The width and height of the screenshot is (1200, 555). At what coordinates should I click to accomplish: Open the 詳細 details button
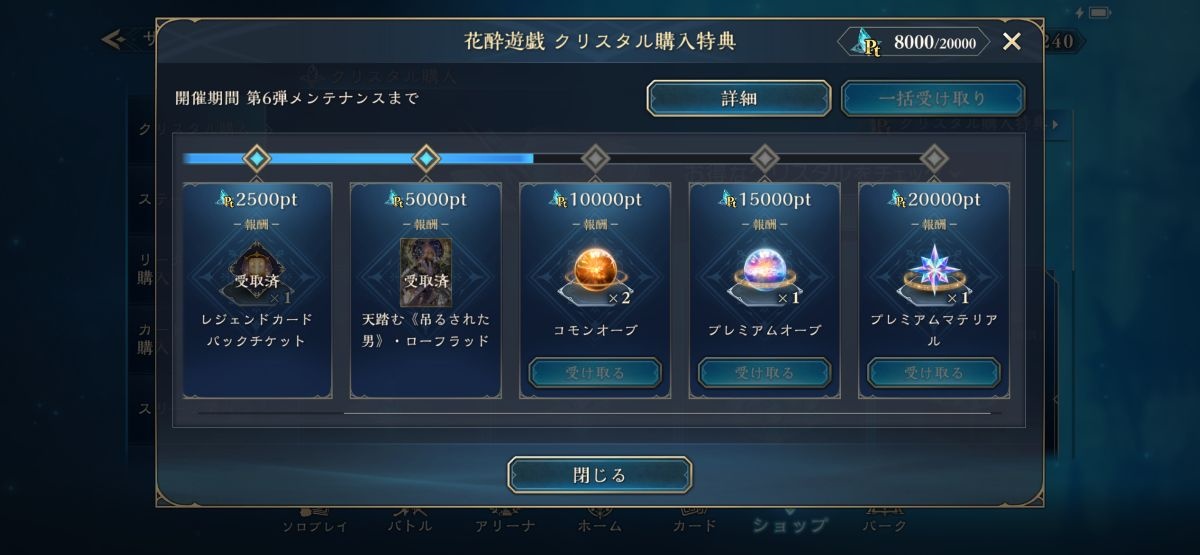click(x=739, y=98)
